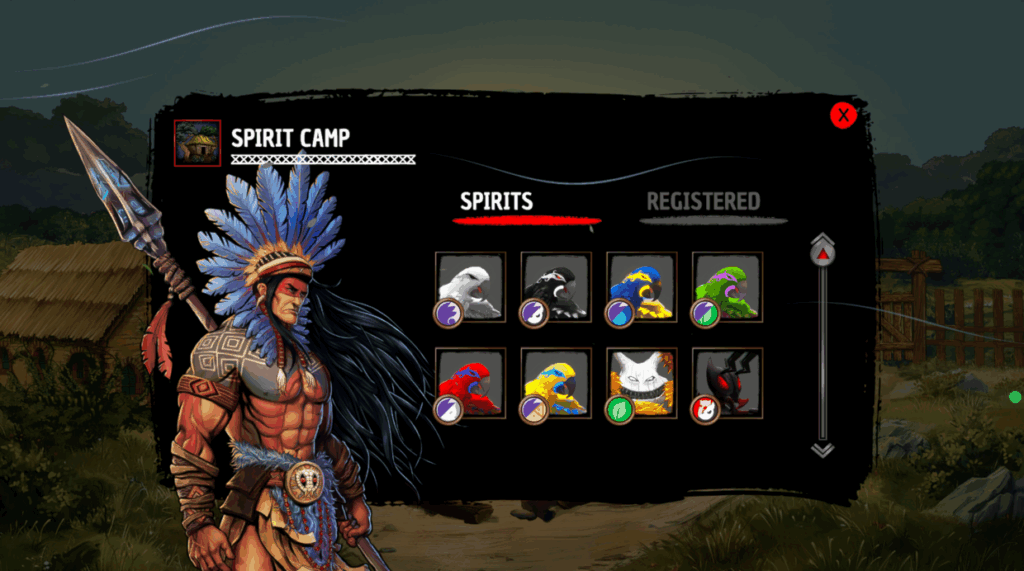Select the green bird spirit
Viewport: 1024px width, 571px height.
coord(727,286)
